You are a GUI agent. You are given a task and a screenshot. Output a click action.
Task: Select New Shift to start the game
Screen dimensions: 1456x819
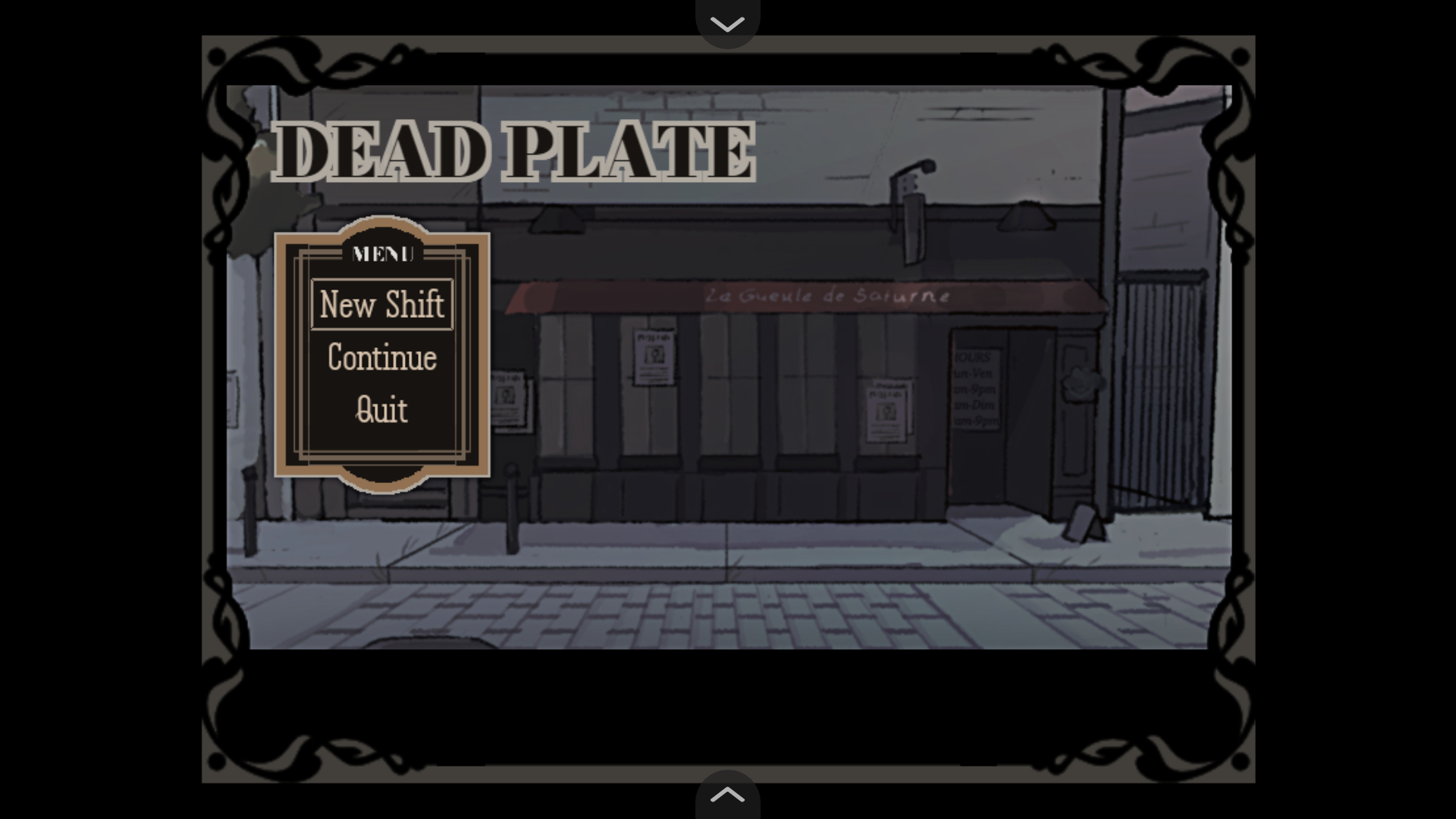coord(381,306)
